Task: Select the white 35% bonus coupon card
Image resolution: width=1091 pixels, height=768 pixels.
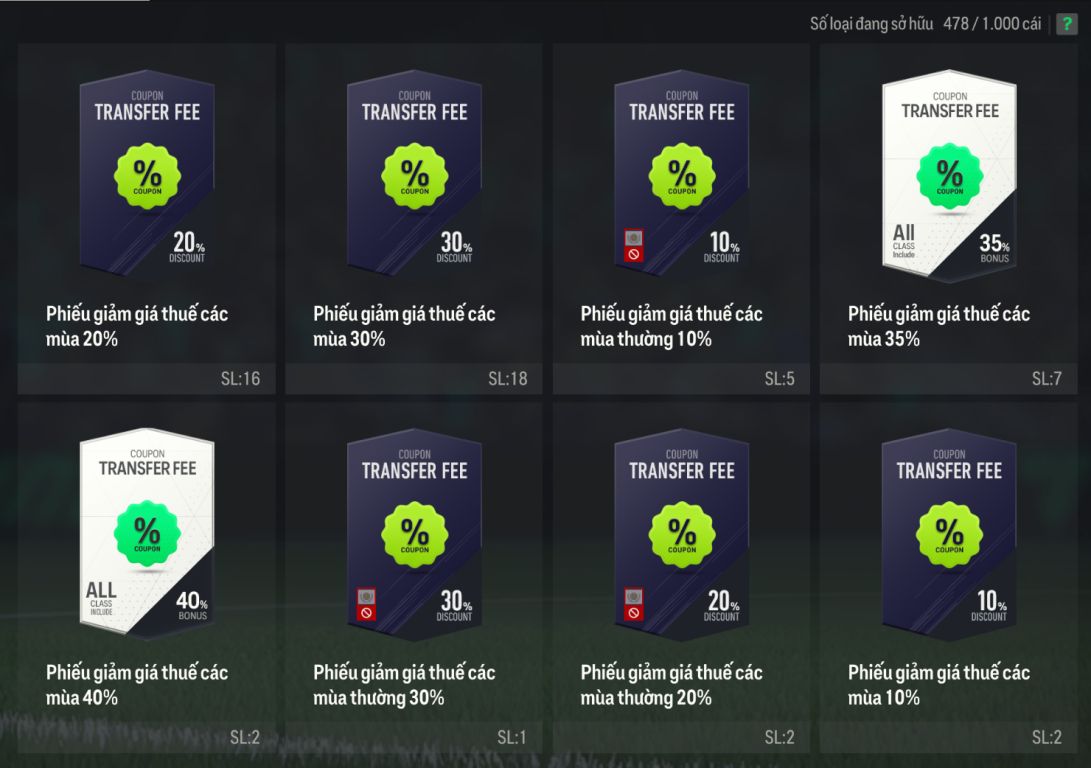Action: click(x=948, y=172)
